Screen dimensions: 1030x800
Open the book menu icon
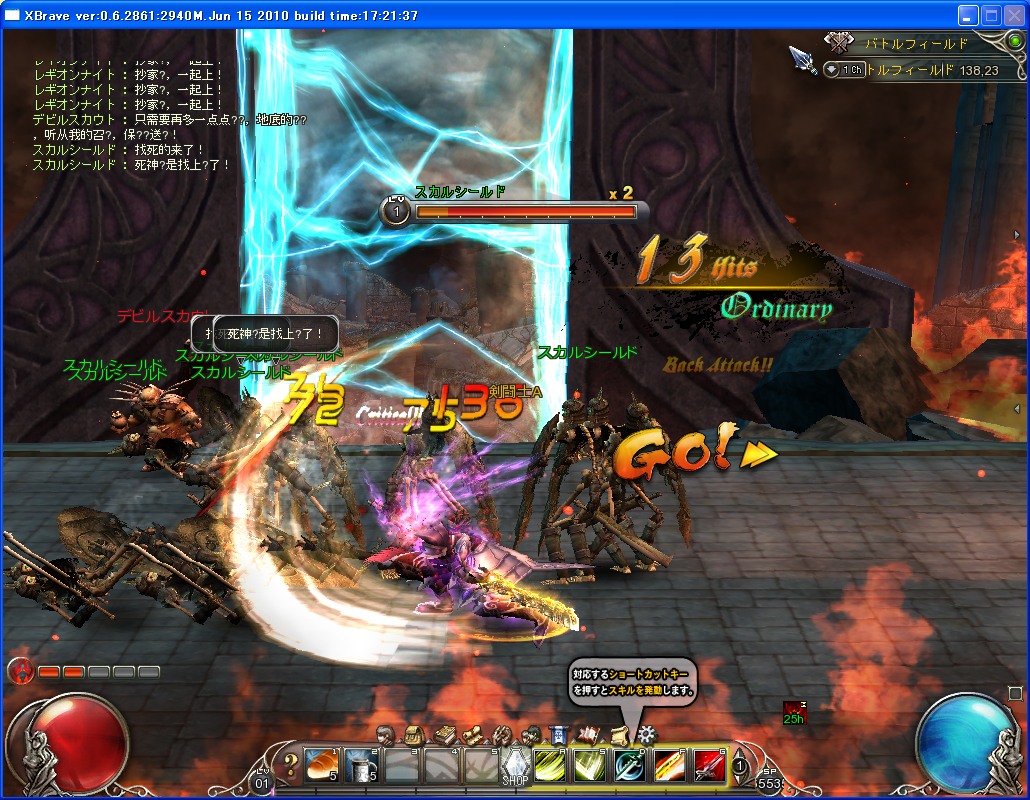[x=444, y=735]
